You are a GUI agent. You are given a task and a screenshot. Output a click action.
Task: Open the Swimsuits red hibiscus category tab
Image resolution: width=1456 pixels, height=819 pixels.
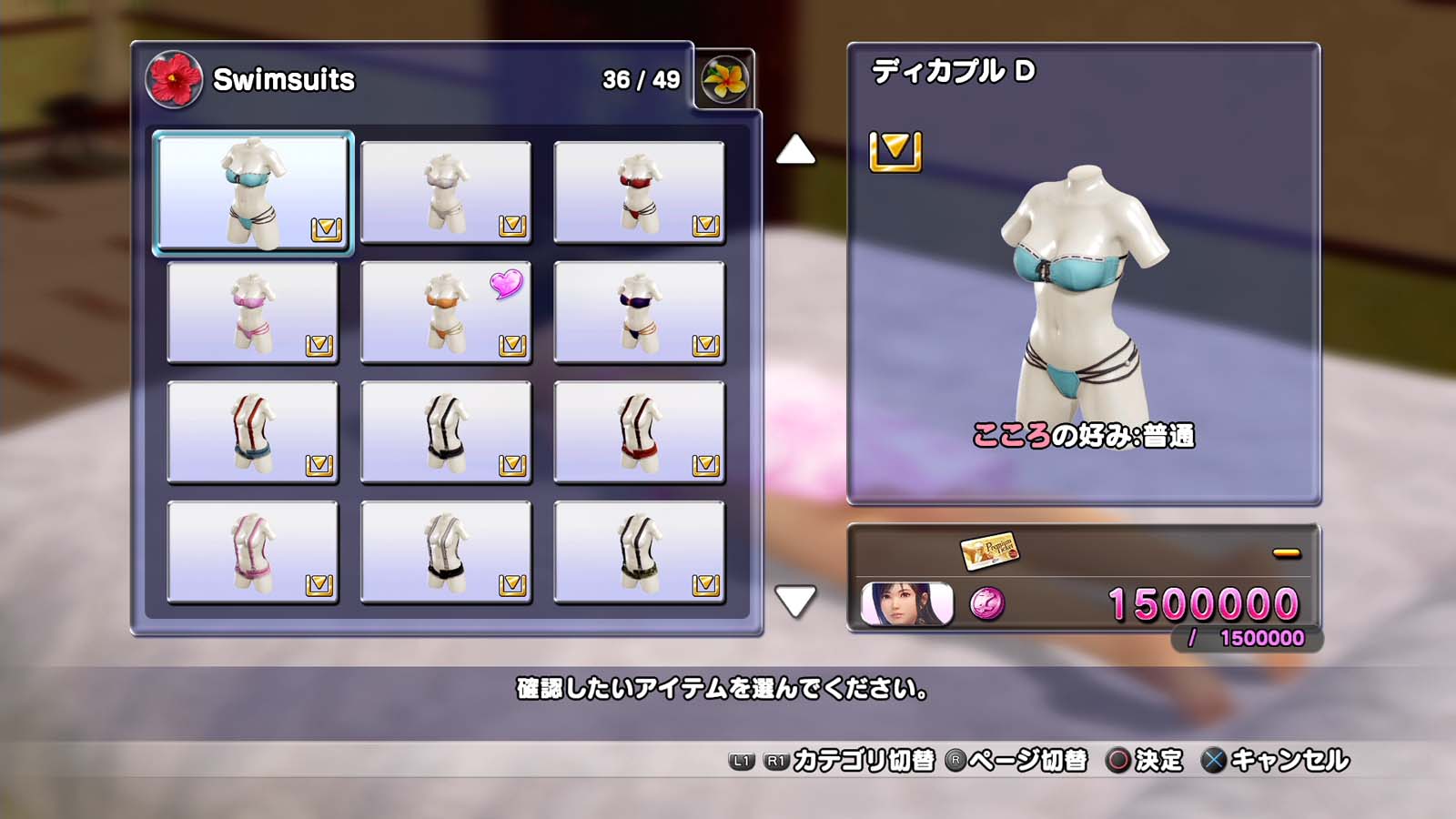pos(174,79)
